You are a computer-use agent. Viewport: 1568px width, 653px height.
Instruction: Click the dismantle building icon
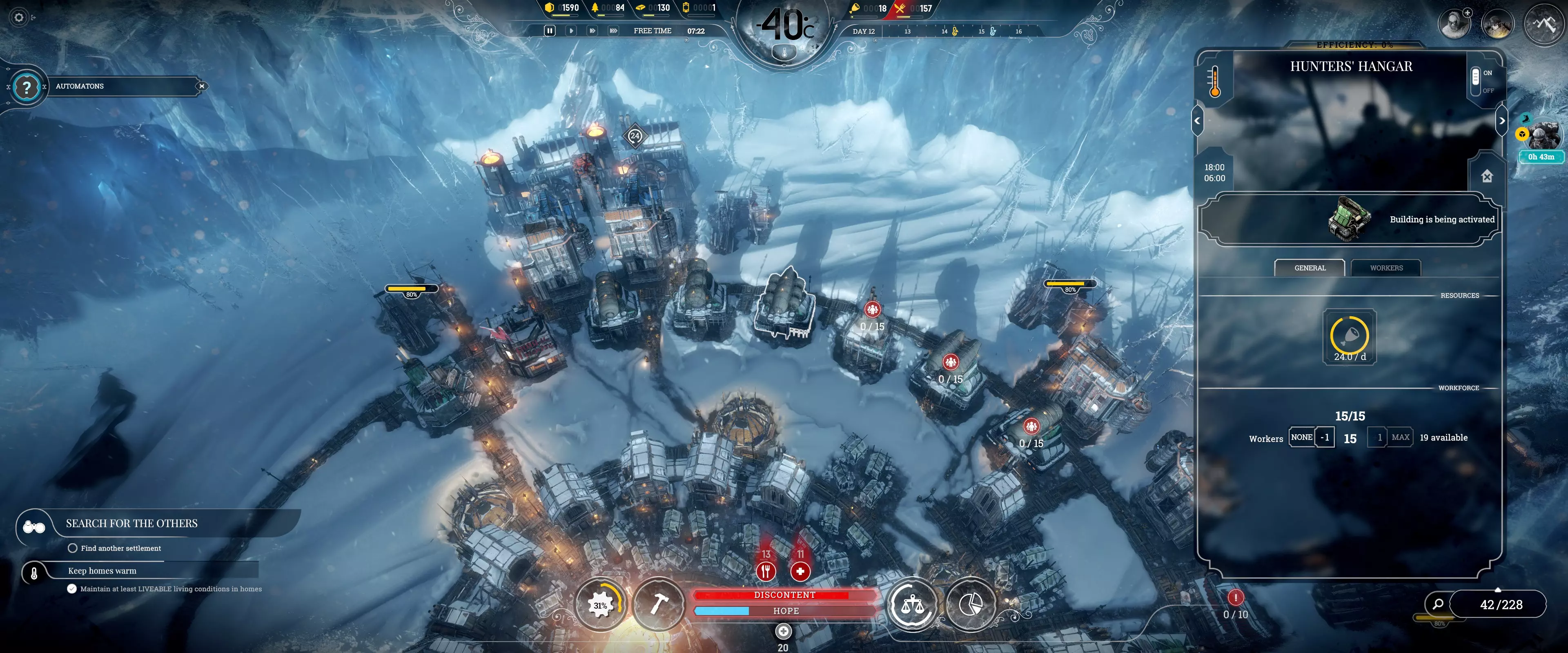[1487, 176]
